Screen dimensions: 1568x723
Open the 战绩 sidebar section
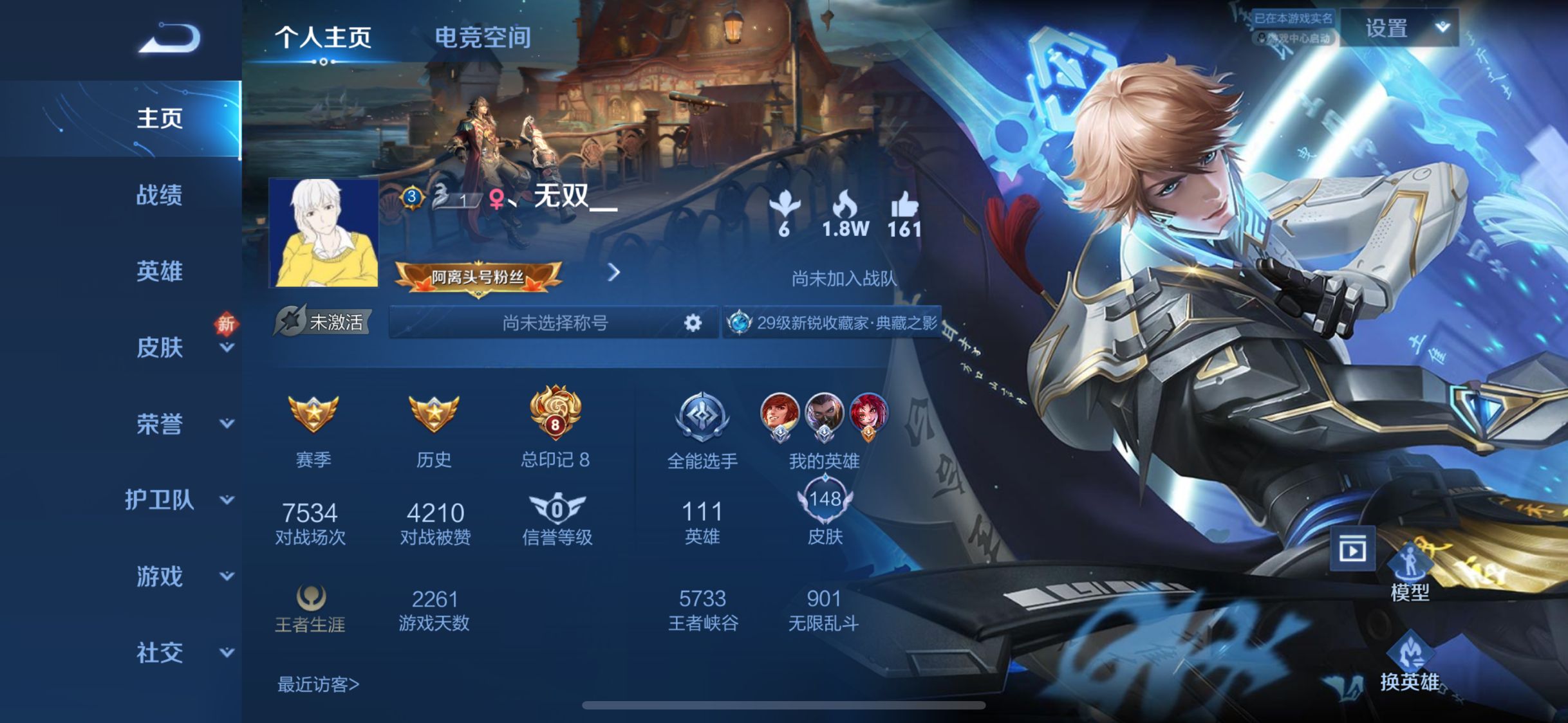(x=159, y=195)
